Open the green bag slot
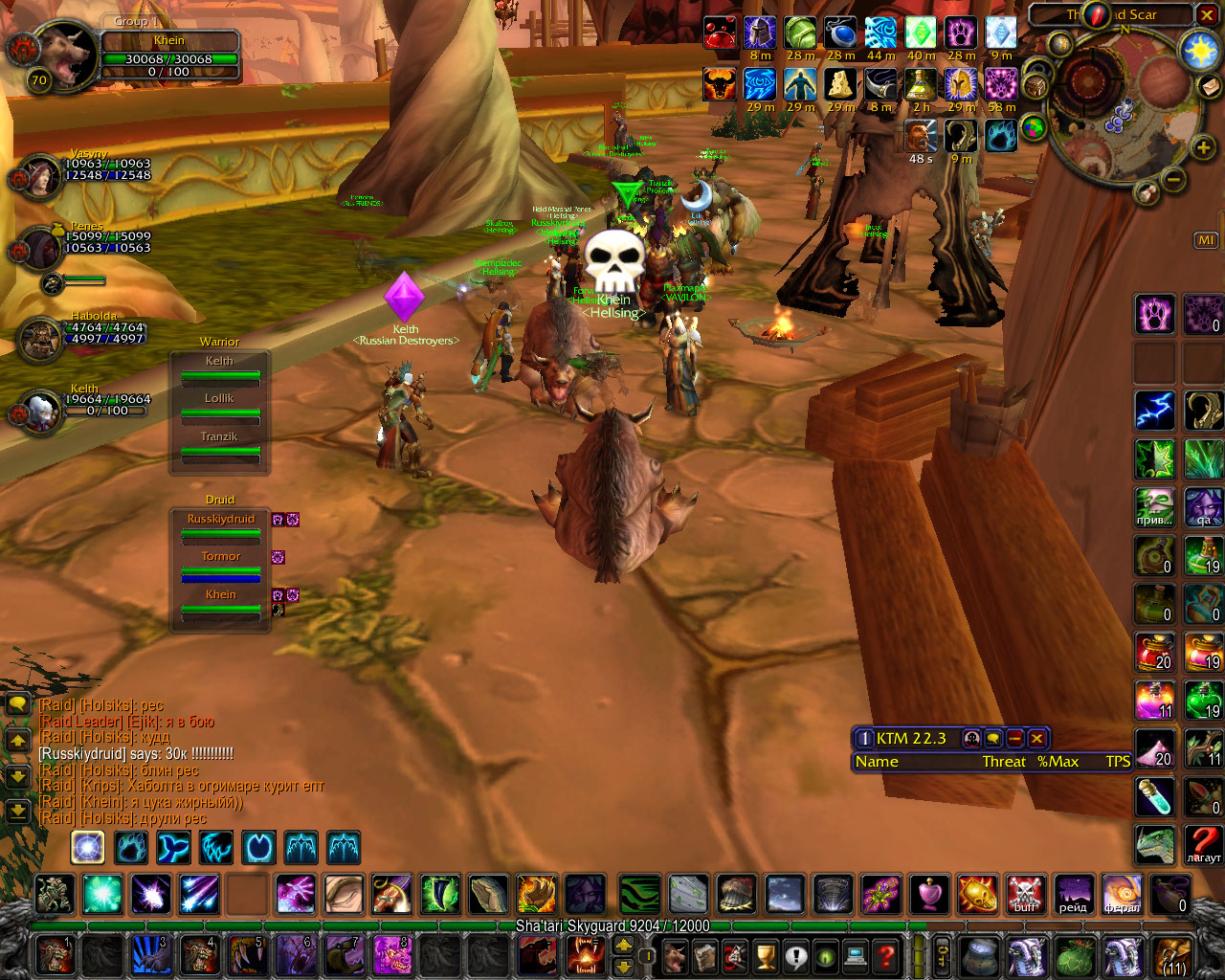This screenshot has width=1225, height=980. pyautogui.click(x=1075, y=956)
